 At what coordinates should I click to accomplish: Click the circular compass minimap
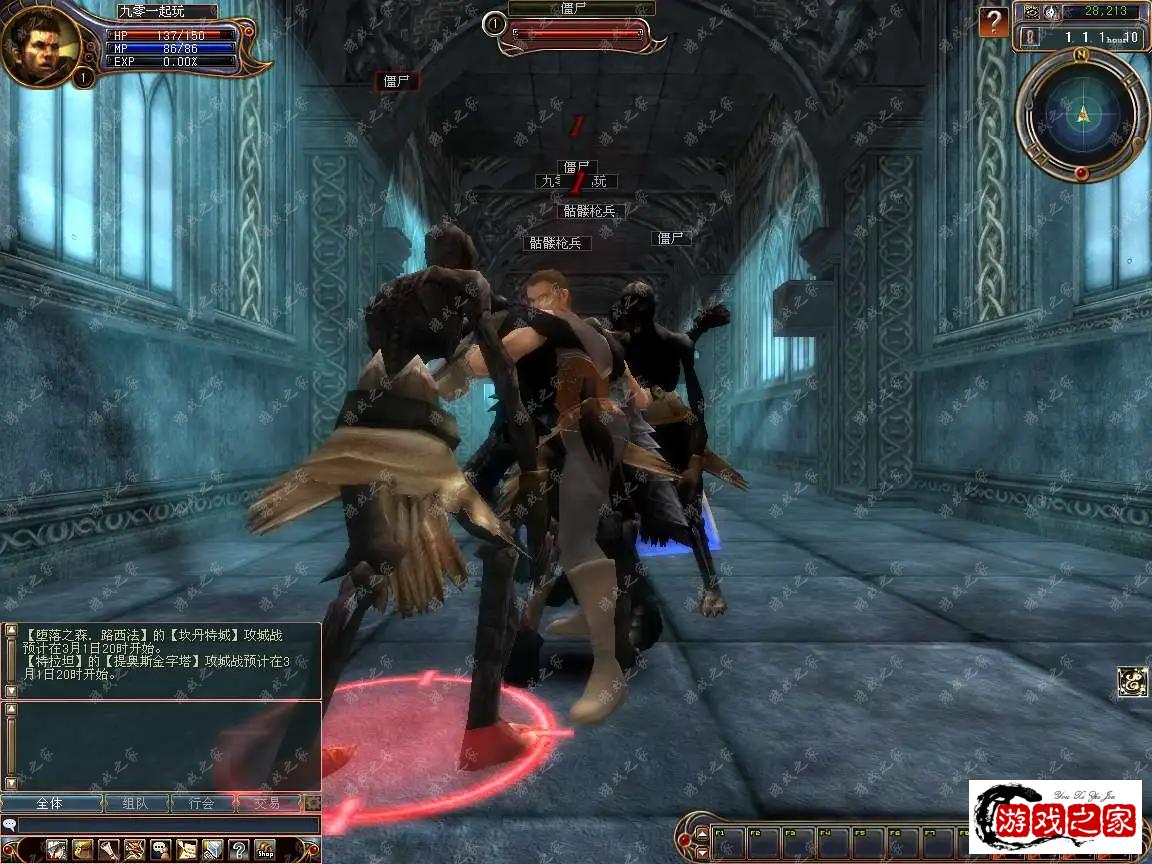[x=1081, y=114]
